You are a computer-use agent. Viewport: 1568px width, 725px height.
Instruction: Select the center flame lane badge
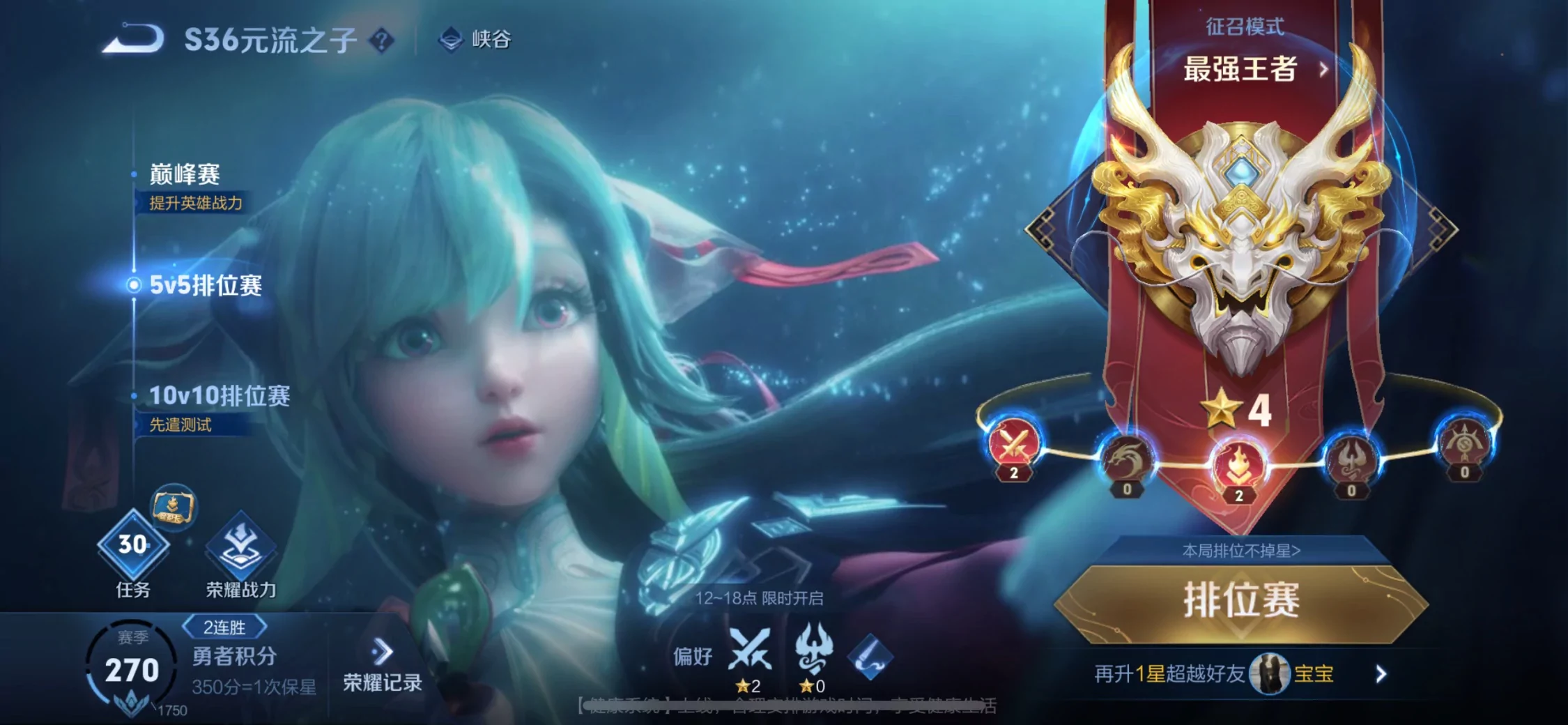tap(1238, 467)
